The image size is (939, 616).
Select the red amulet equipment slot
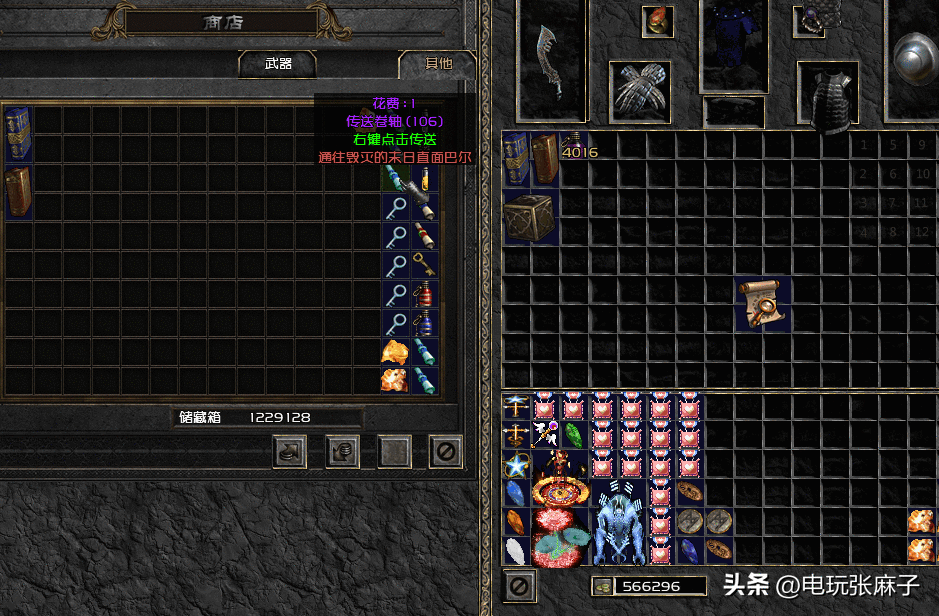click(657, 20)
